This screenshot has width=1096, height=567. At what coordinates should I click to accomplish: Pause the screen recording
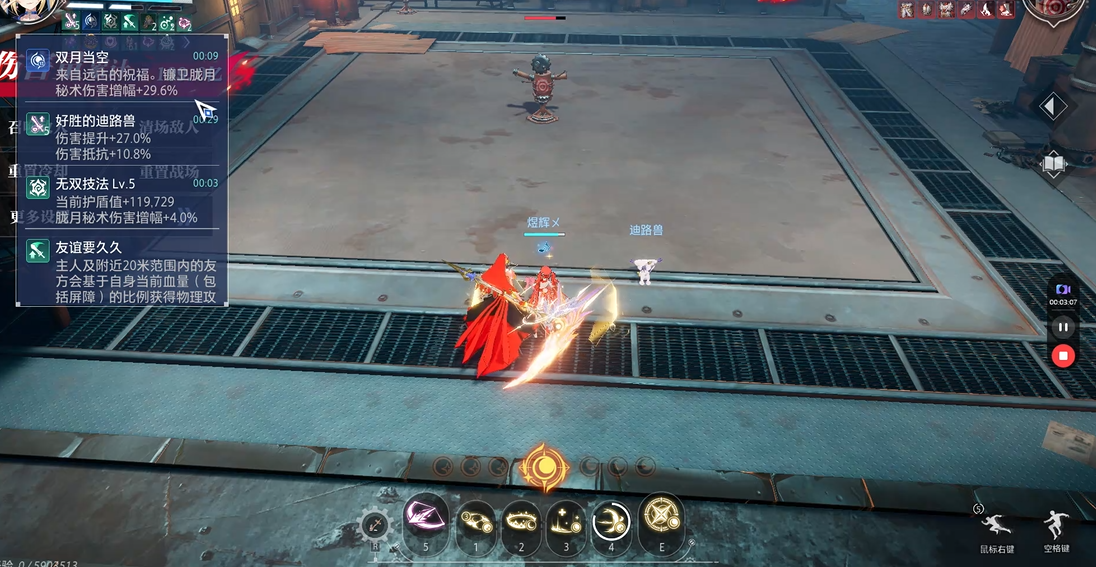click(x=1063, y=327)
